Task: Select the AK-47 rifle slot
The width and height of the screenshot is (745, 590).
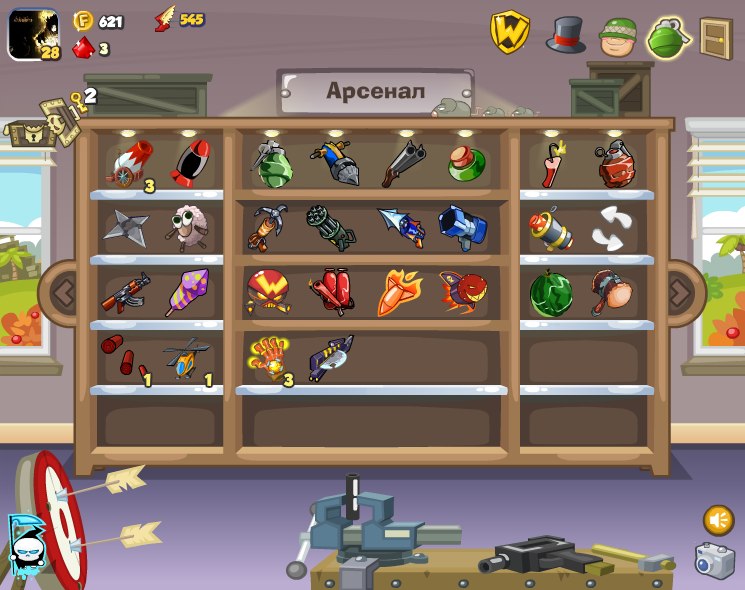Action: pyautogui.click(x=125, y=293)
